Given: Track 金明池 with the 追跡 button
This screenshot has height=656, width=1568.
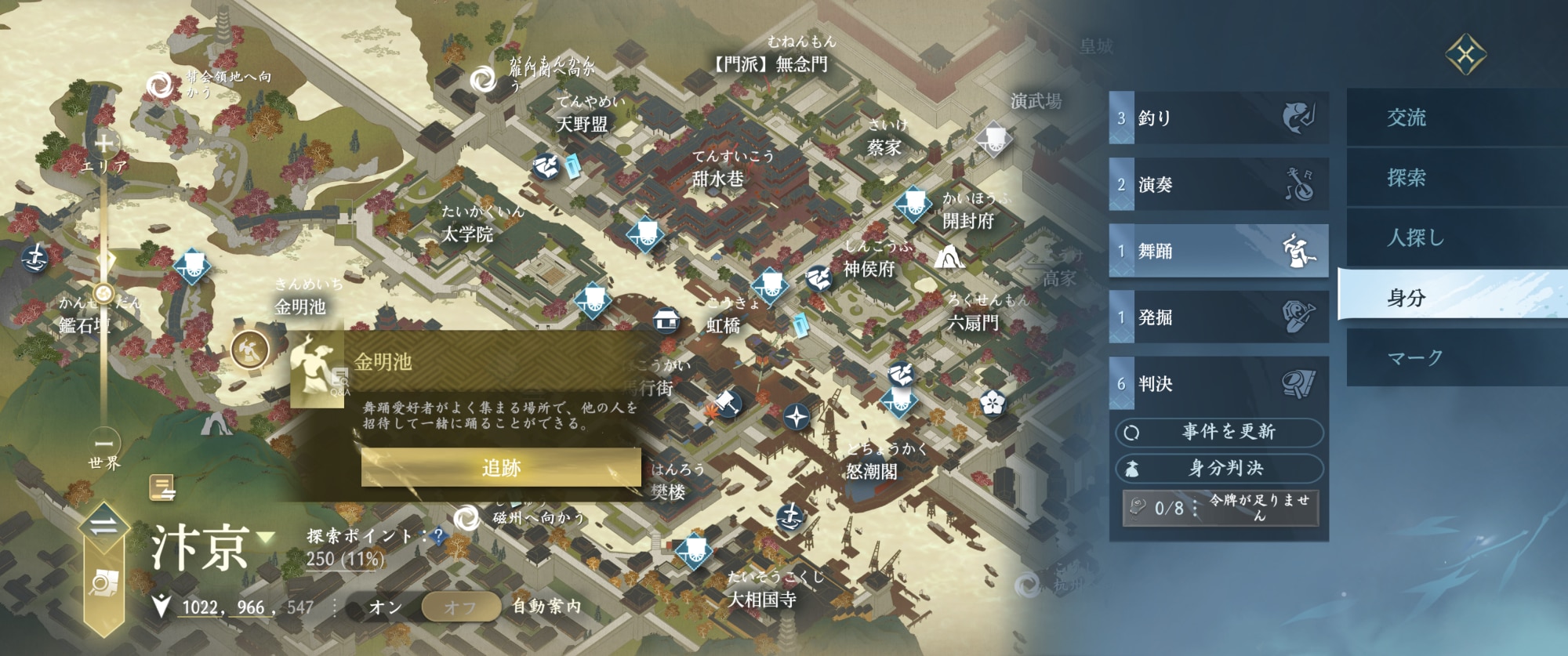Looking at the screenshot, I should [x=501, y=468].
